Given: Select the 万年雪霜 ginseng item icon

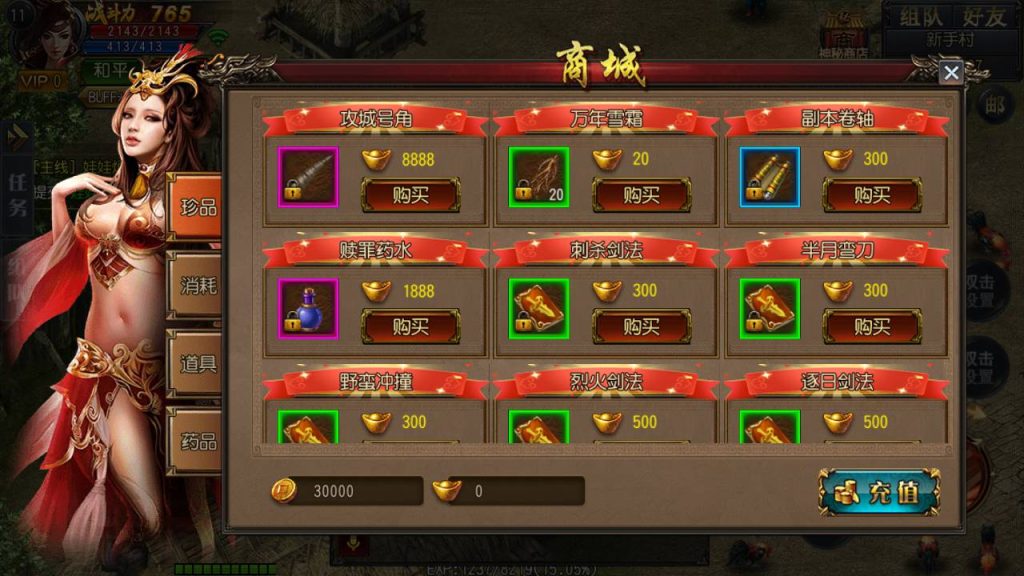Looking at the screenshot, I should [x=539, y=177].
